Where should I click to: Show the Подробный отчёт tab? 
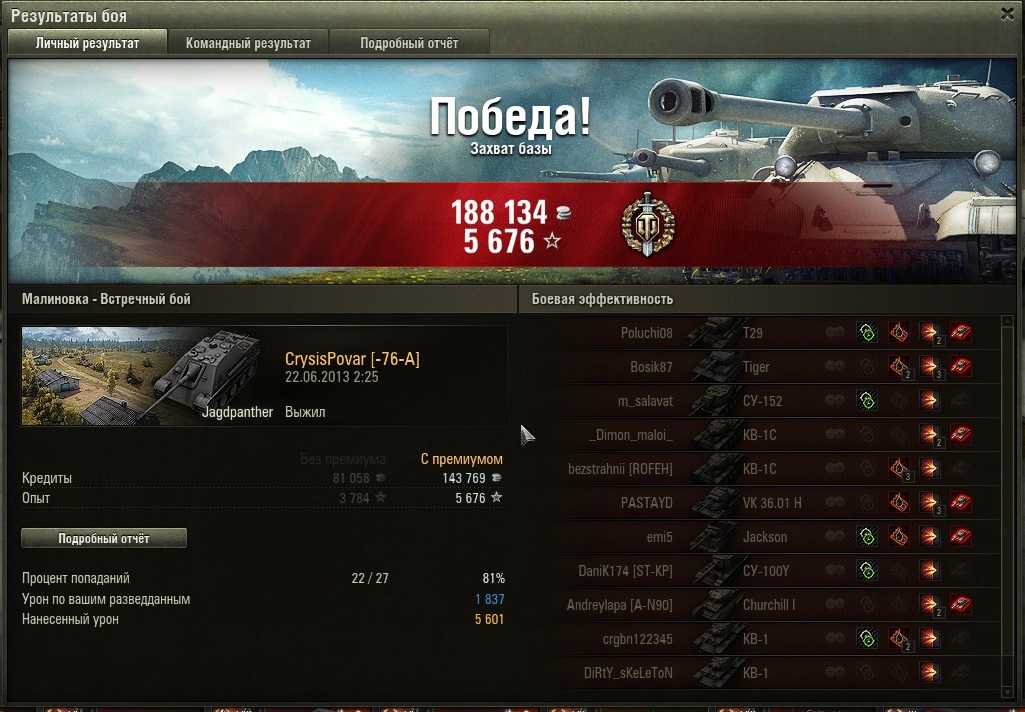tap(409, 43)
